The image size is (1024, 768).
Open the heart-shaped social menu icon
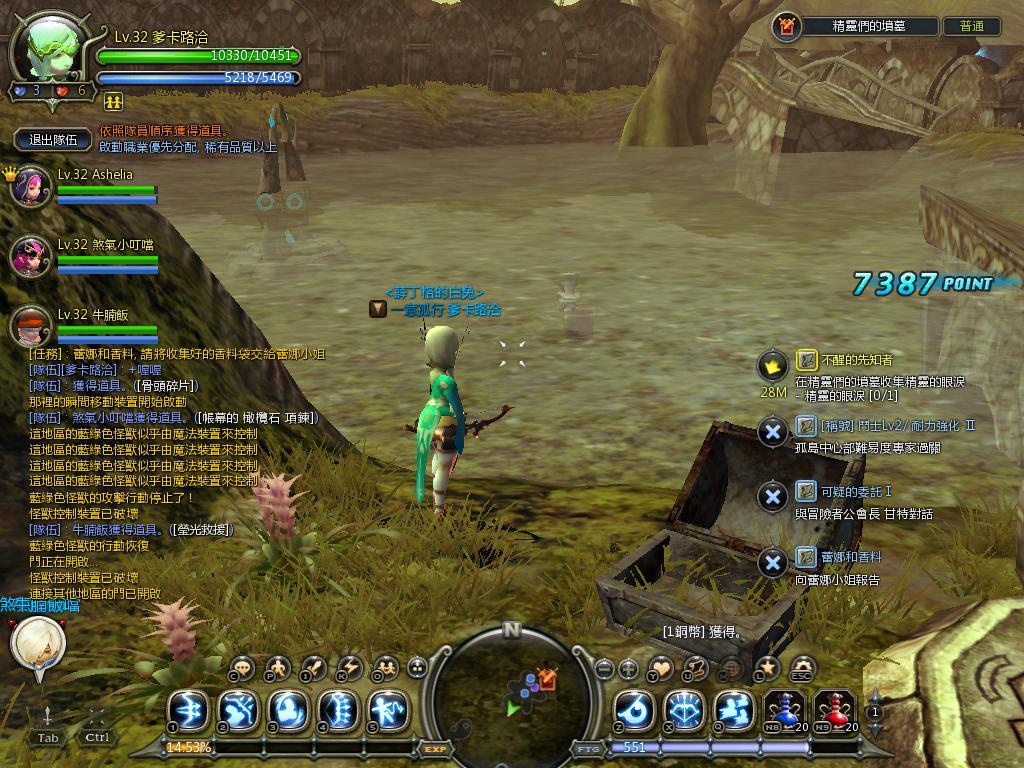pyautogui.click(x=661, y=668)
